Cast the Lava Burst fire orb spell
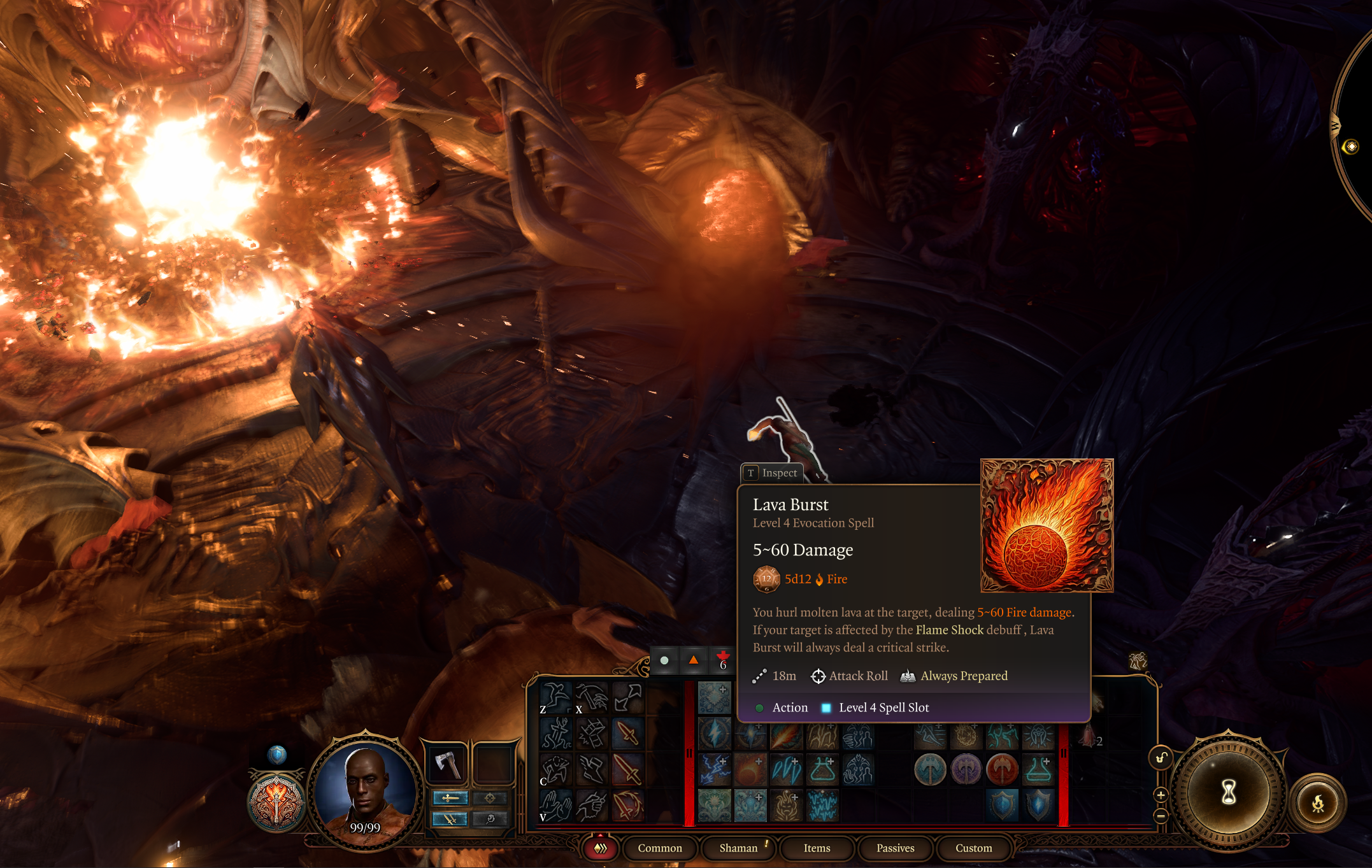Viewport: 1372px width, 868px height. click(750, 770)
